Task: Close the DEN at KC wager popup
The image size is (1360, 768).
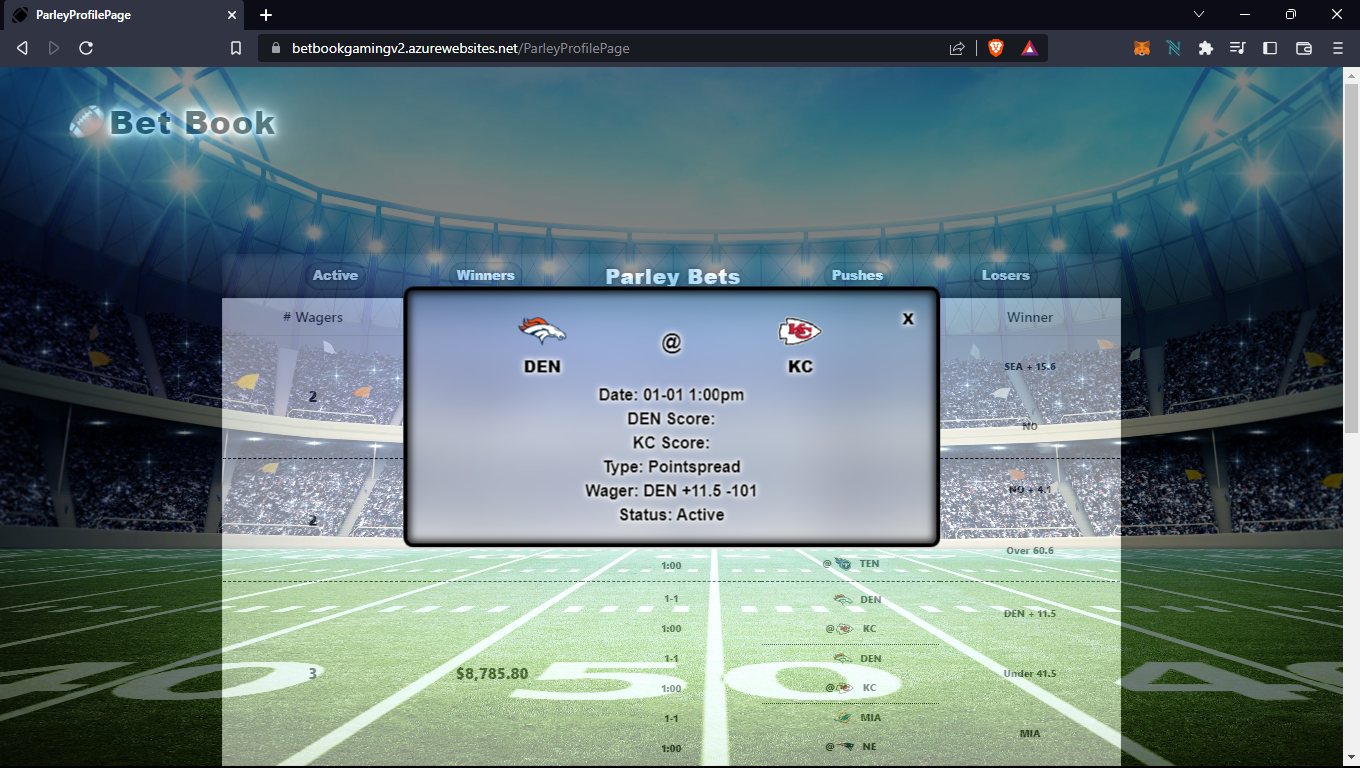Action: point(907,319)
